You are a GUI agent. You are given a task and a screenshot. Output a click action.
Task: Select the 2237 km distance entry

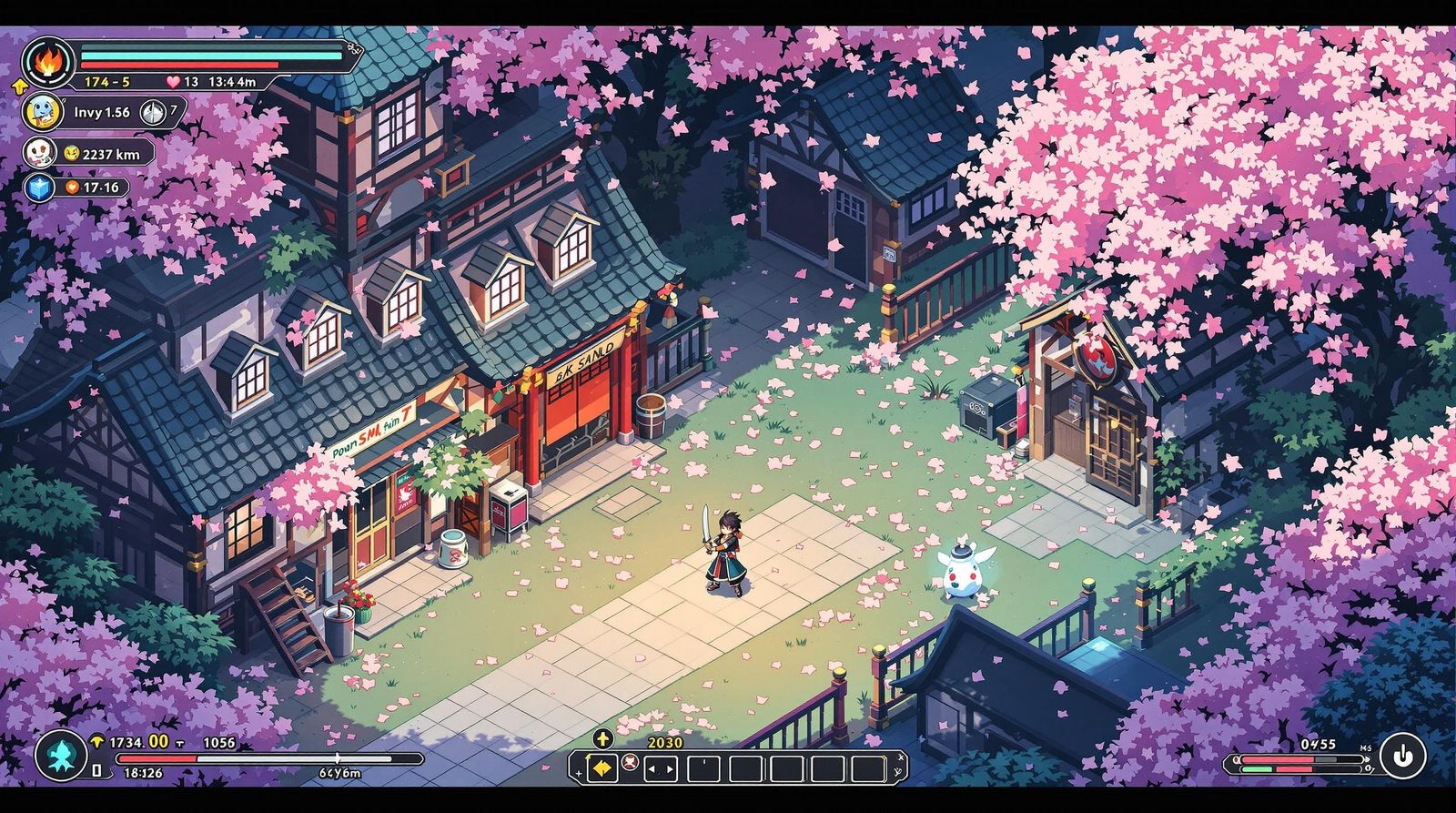[x=111, y=153]
